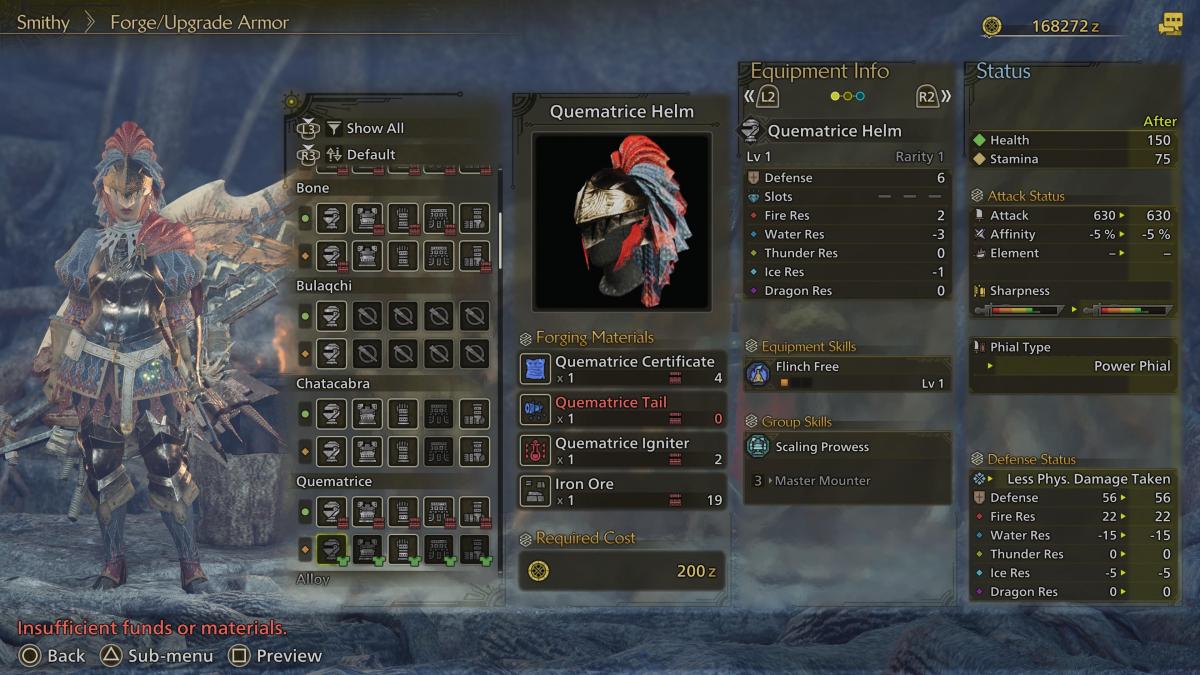Choose the Bulaqchi alpha helm in the green-dot row
This screenshot has height=675, width=1200.
[332, 316]
